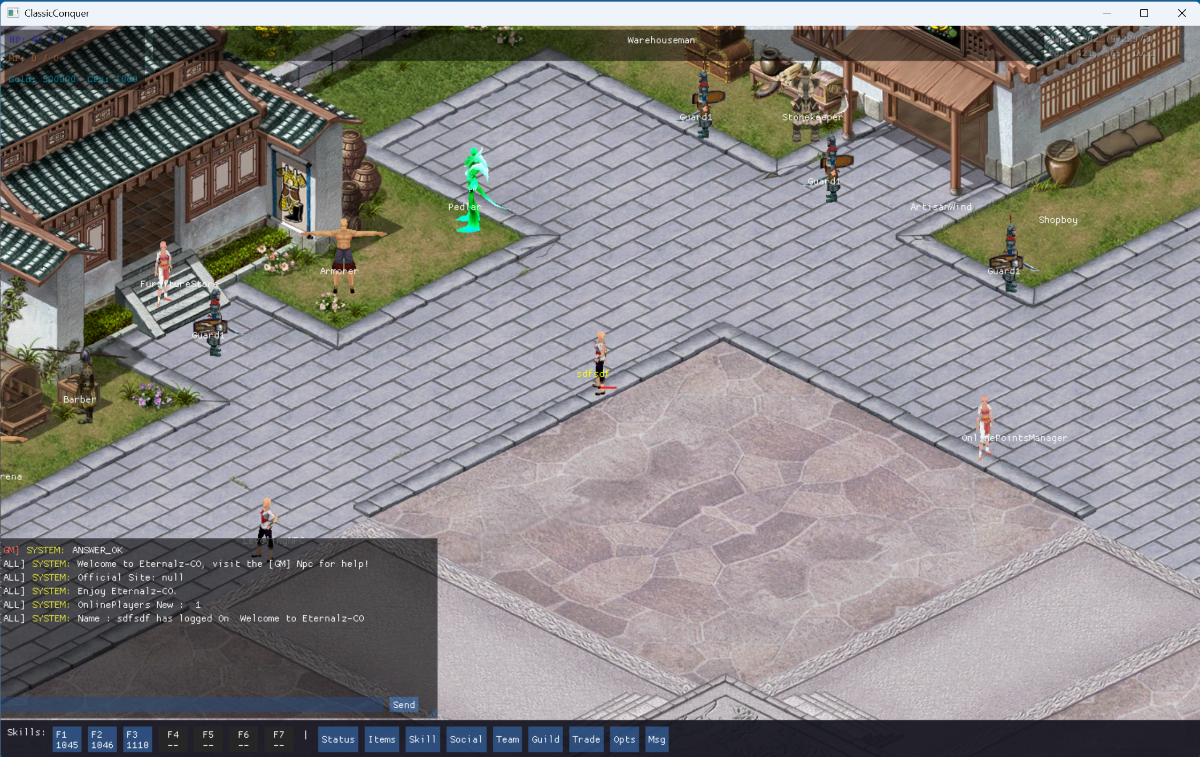Viewport: 1200px width, 757px height.
Task: Open the Guild panel
Action: coord(545,740)
